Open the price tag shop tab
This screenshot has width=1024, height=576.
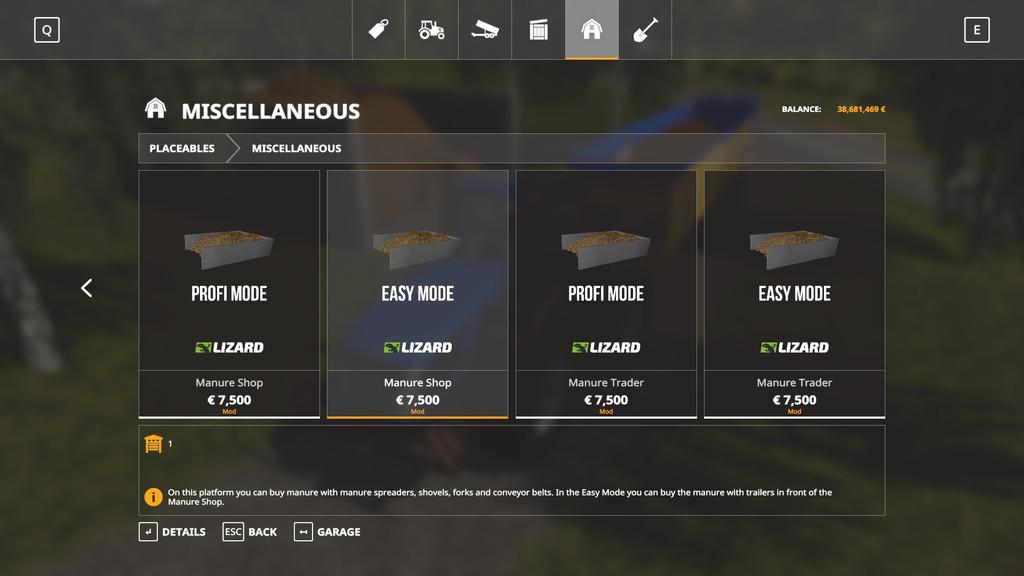[379, 30]
